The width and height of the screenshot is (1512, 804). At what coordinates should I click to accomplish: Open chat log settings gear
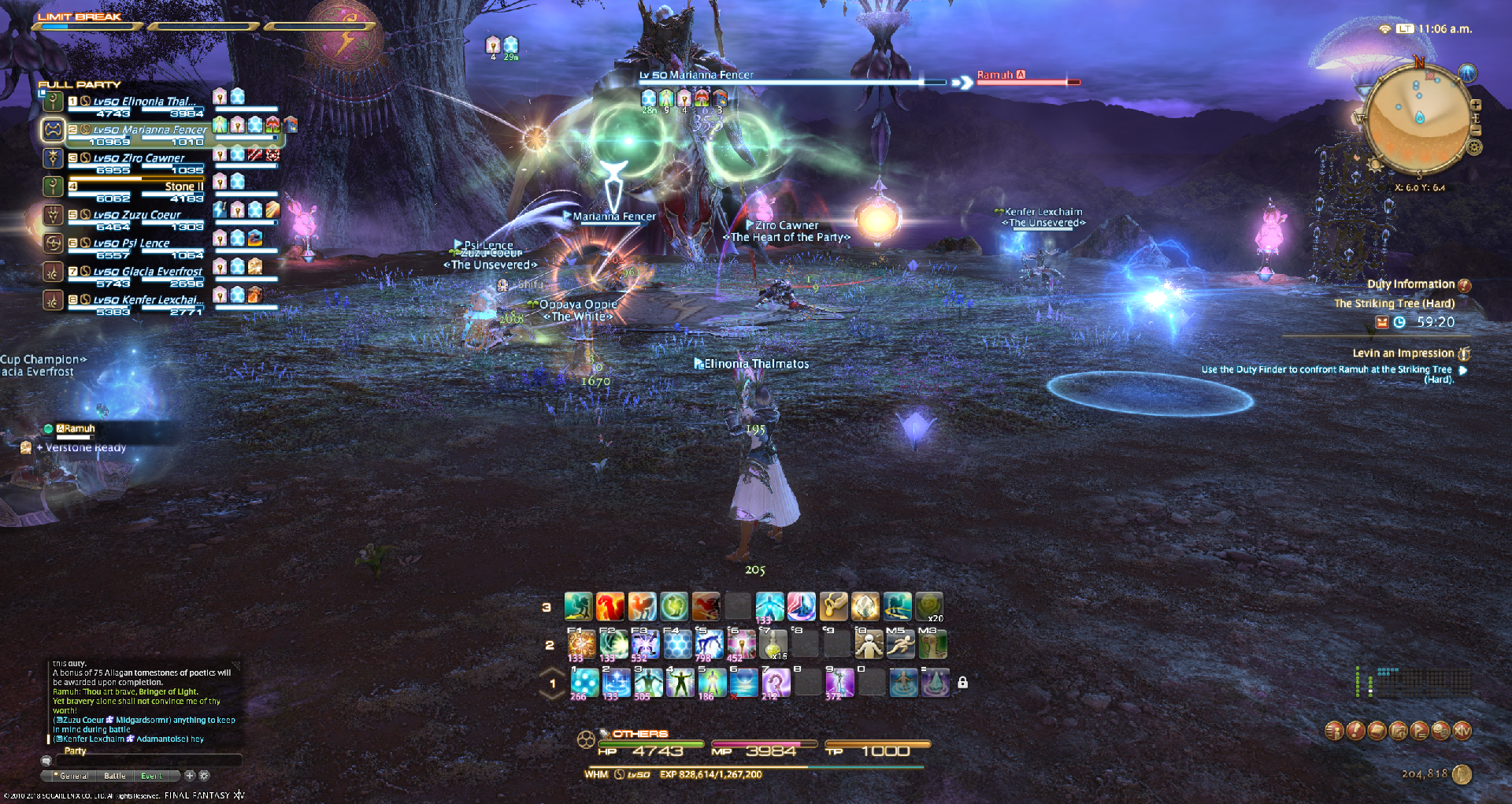coord(204,776)
